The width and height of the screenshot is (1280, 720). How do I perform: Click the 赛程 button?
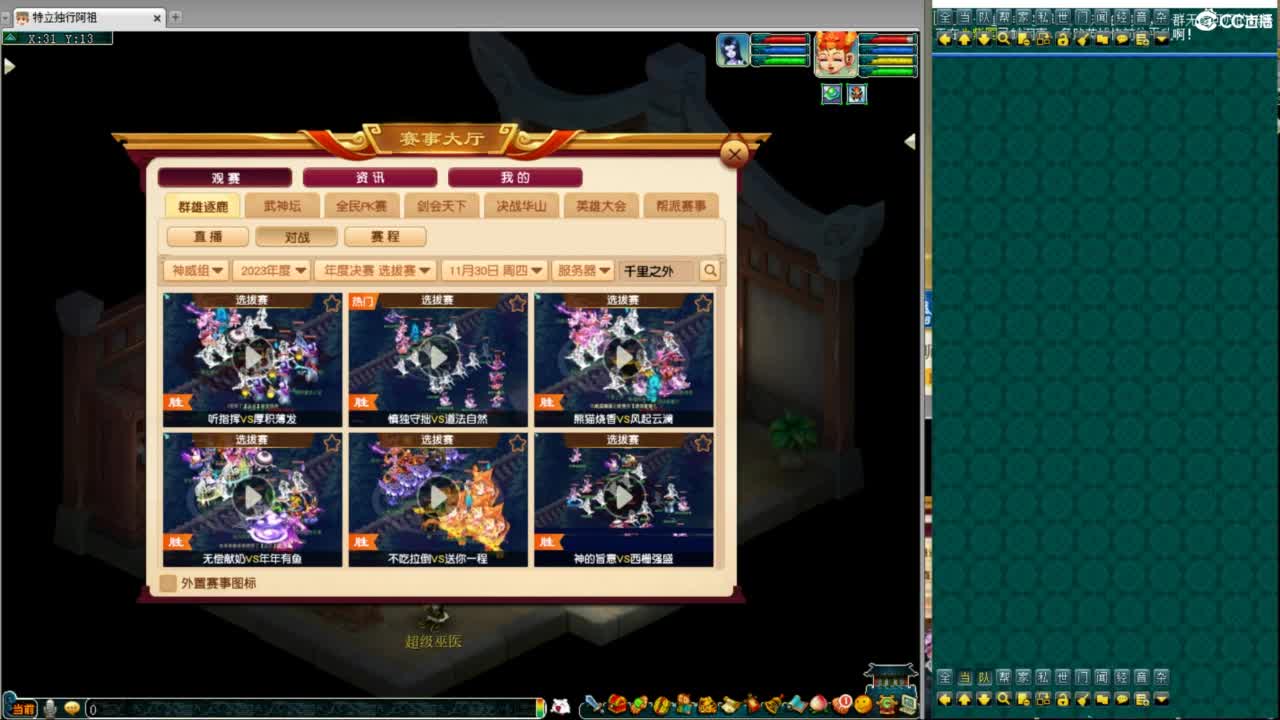click(386, 236)
